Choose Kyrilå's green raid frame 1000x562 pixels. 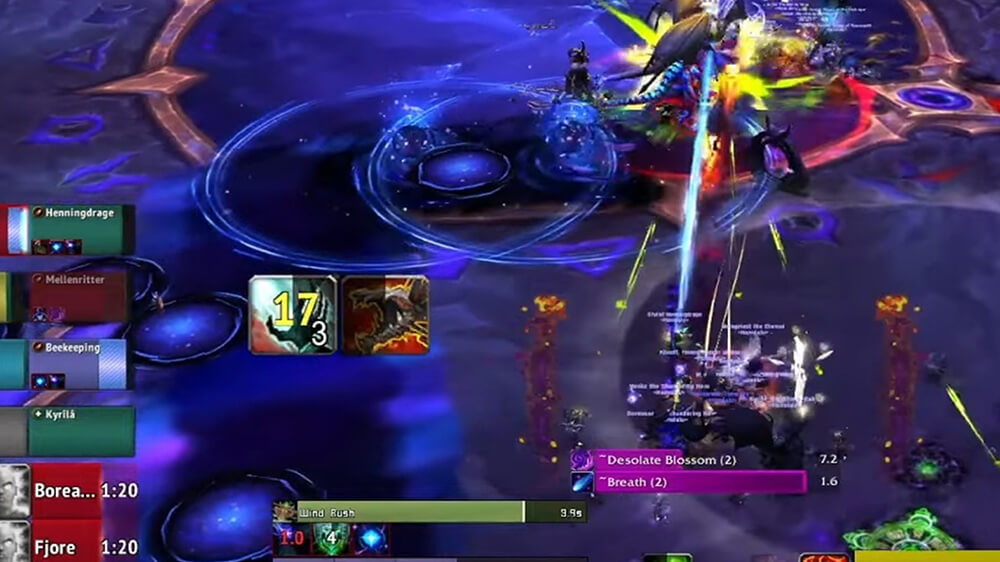coord(80,431)
